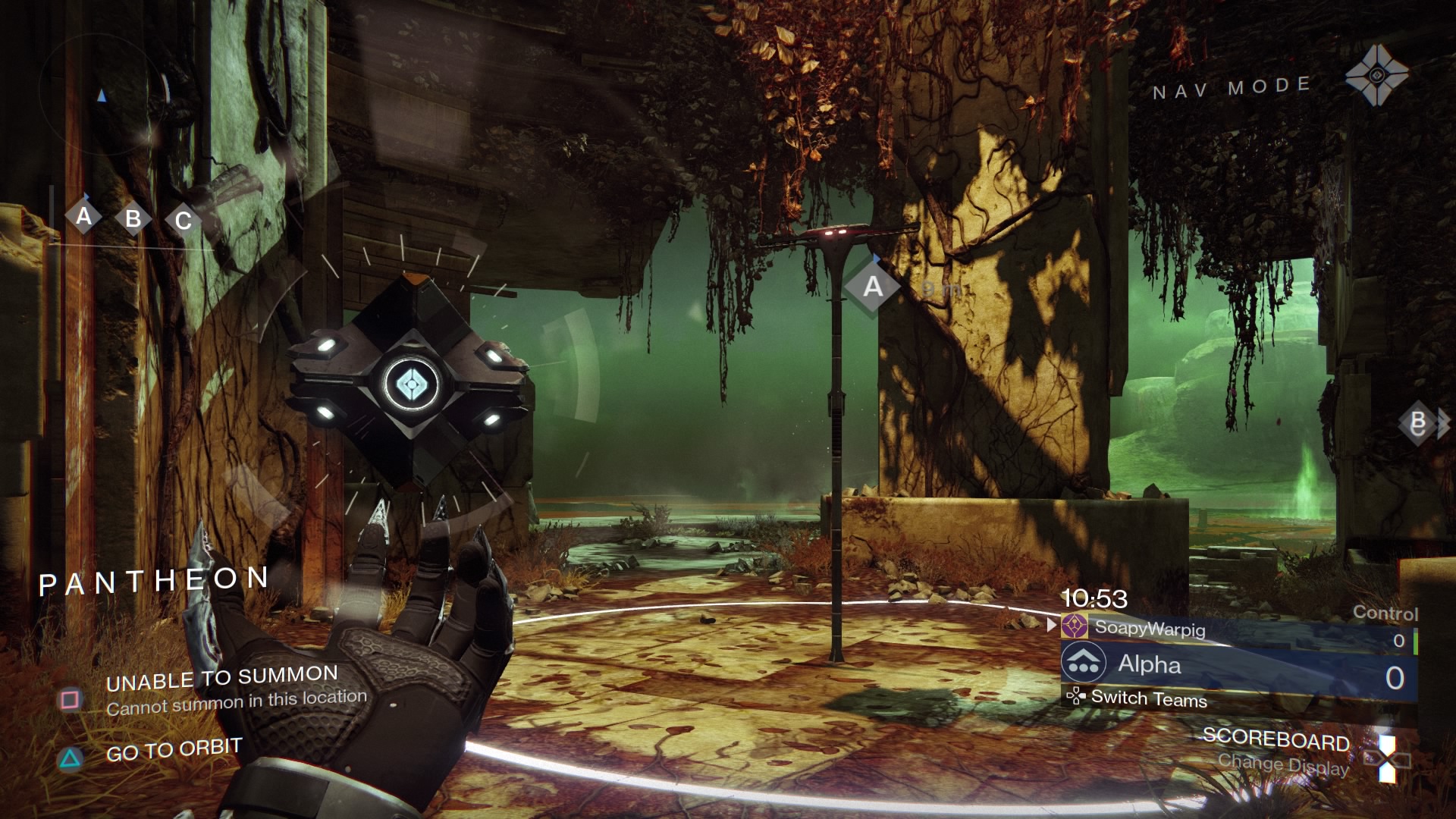The width and height of the screenshot is (1456, 819).
Task: Select the SoapyWarpig player row
Action: coord(1238,629)
